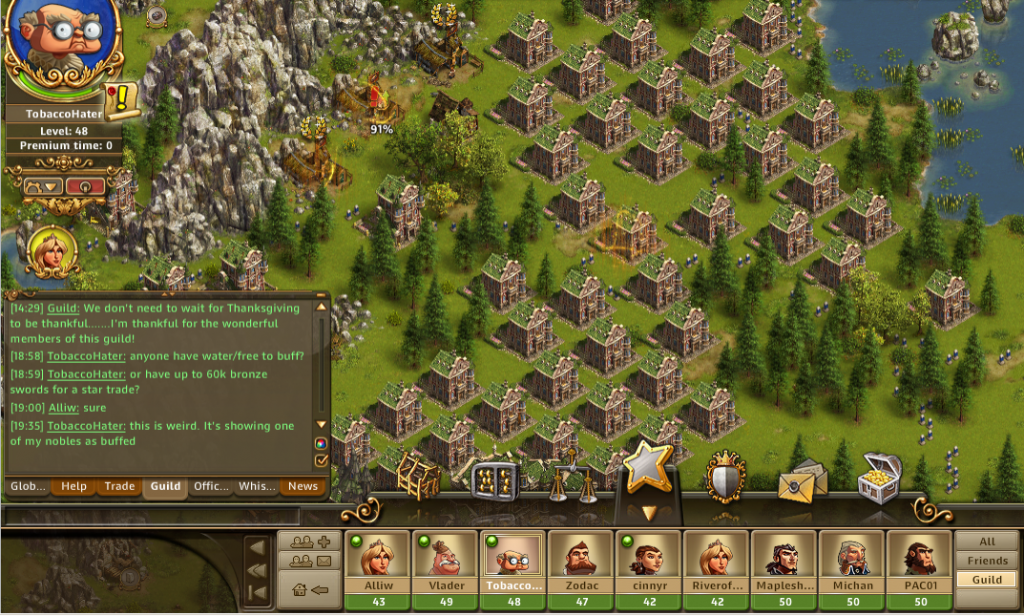This screenshot has width=1024, height=616.
Task: Switch to the Help chat tab
Action: pos(74,487)
